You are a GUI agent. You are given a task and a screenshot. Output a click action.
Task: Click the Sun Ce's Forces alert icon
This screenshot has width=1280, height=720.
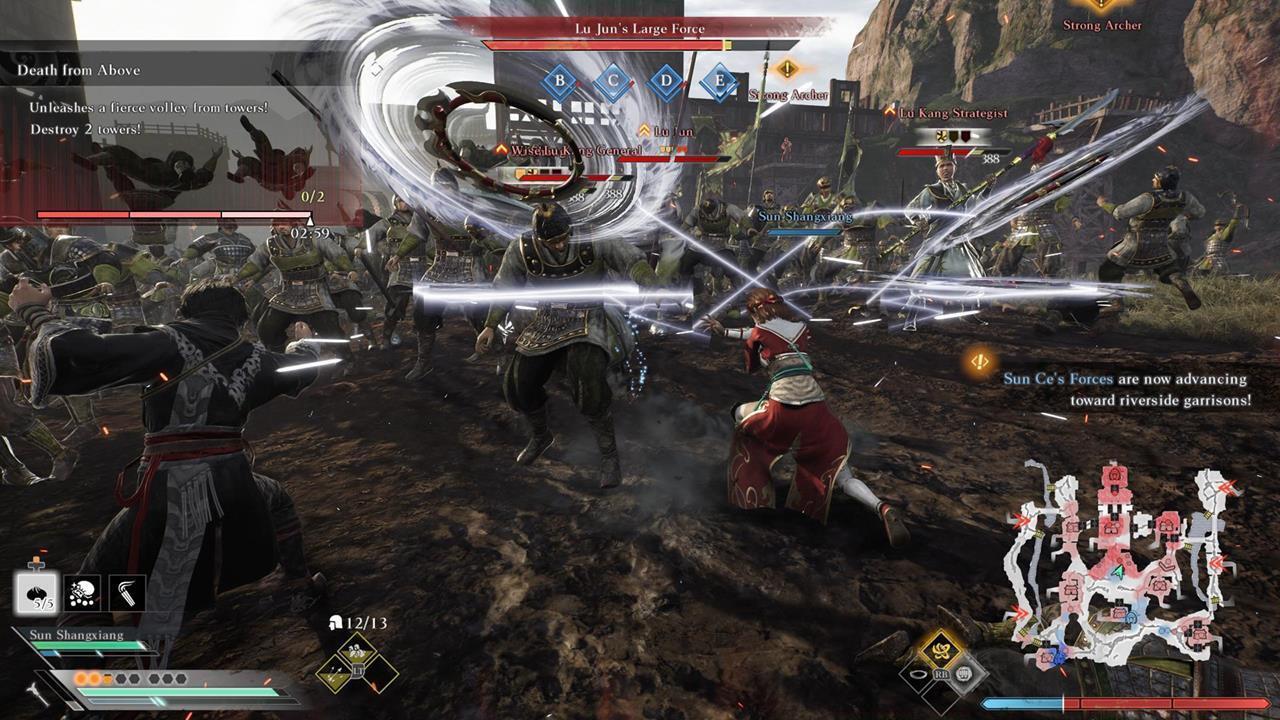coord(981,360)
